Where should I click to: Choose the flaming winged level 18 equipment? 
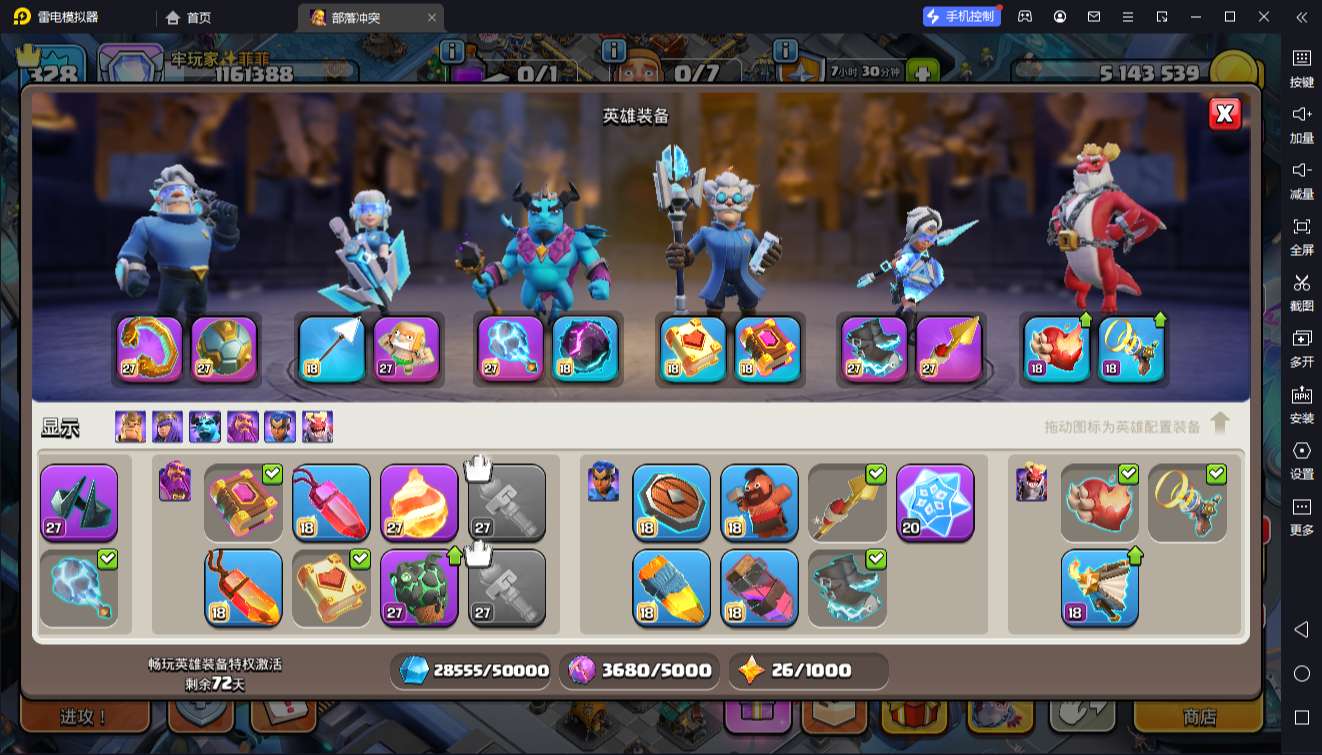1099,587
